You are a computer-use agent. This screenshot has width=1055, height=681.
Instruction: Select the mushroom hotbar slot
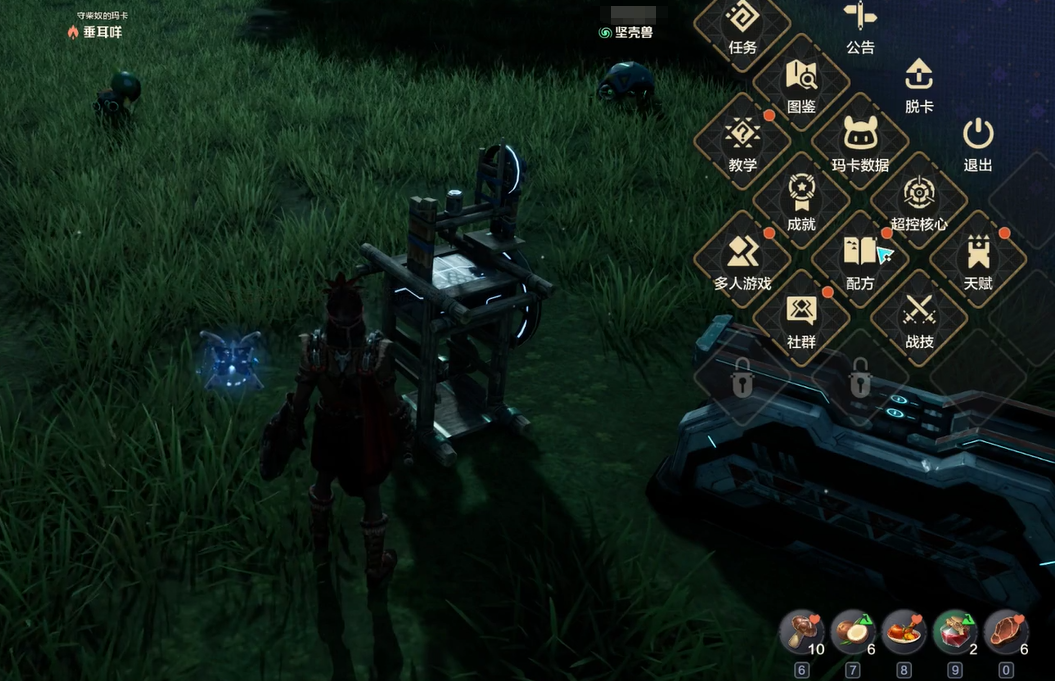801,633
